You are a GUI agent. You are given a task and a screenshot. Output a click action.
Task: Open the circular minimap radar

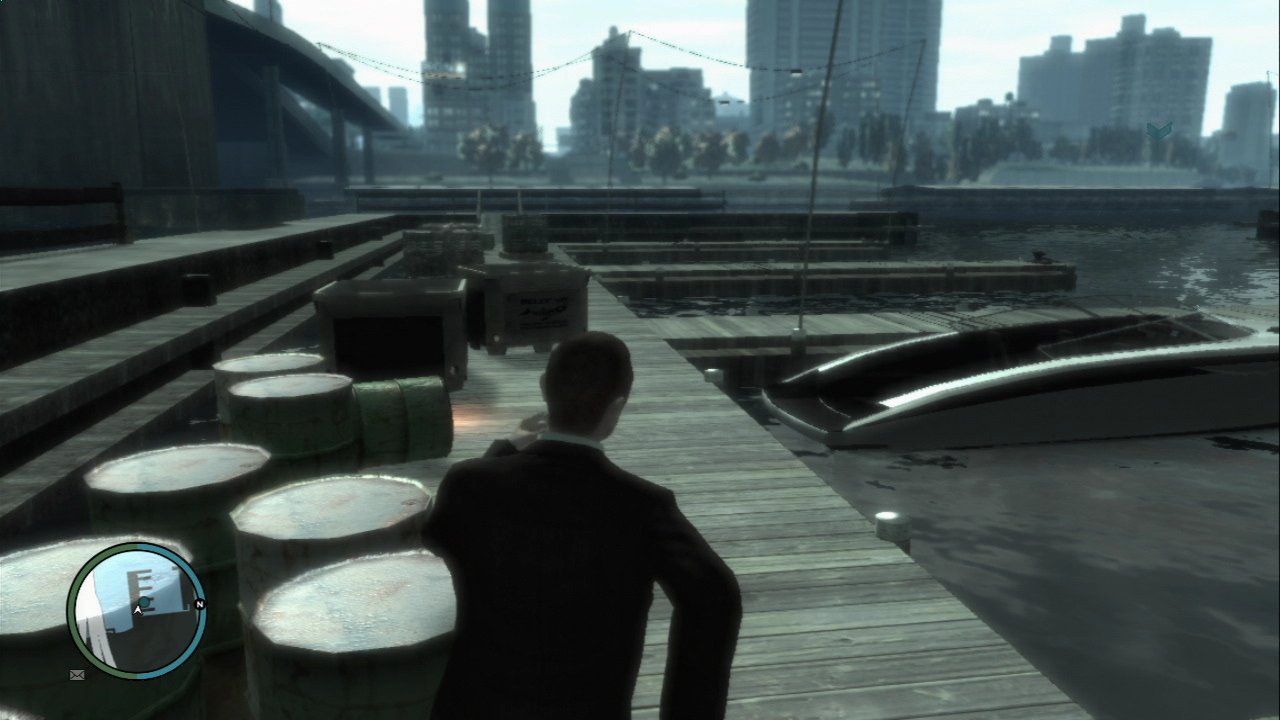136,609
